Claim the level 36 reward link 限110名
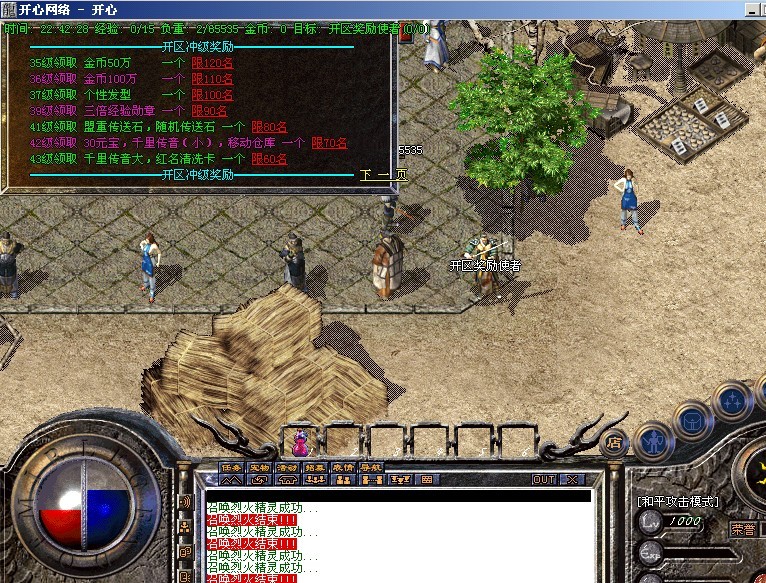766x583 pixels. tap(212, 78)
